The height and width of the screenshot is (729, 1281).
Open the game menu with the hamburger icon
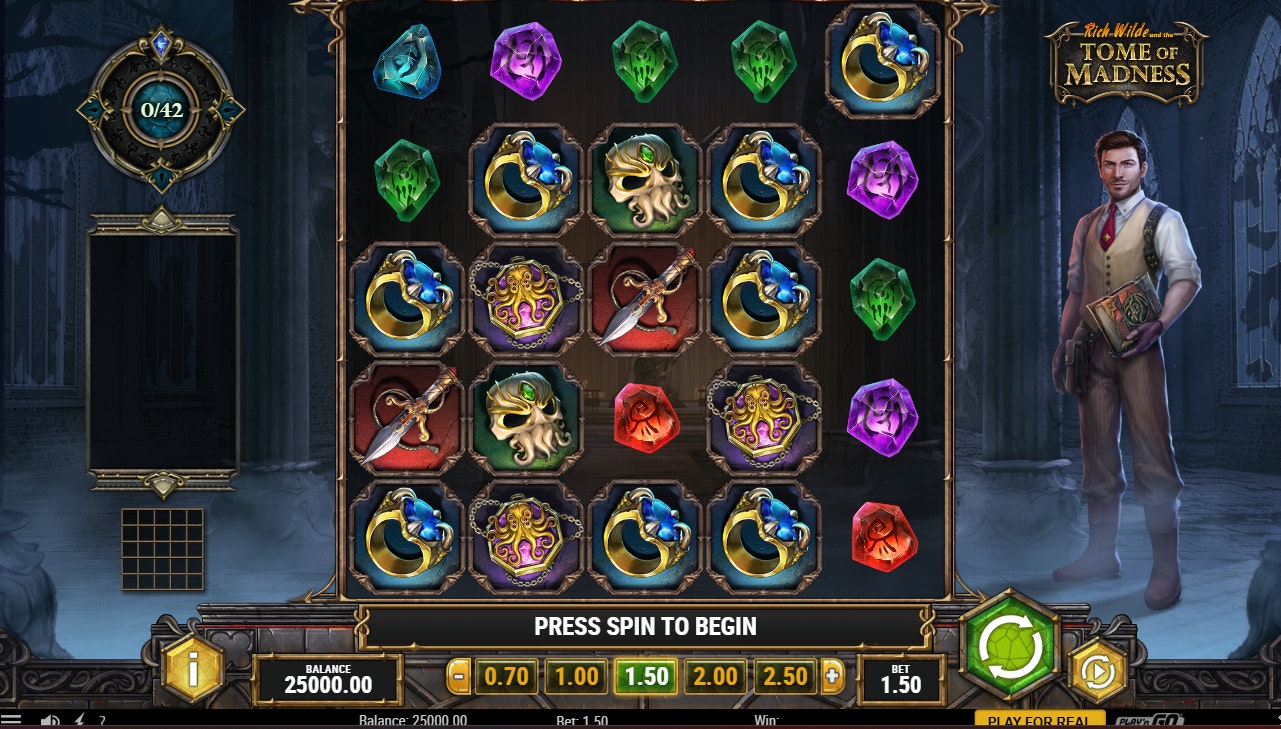11,719
